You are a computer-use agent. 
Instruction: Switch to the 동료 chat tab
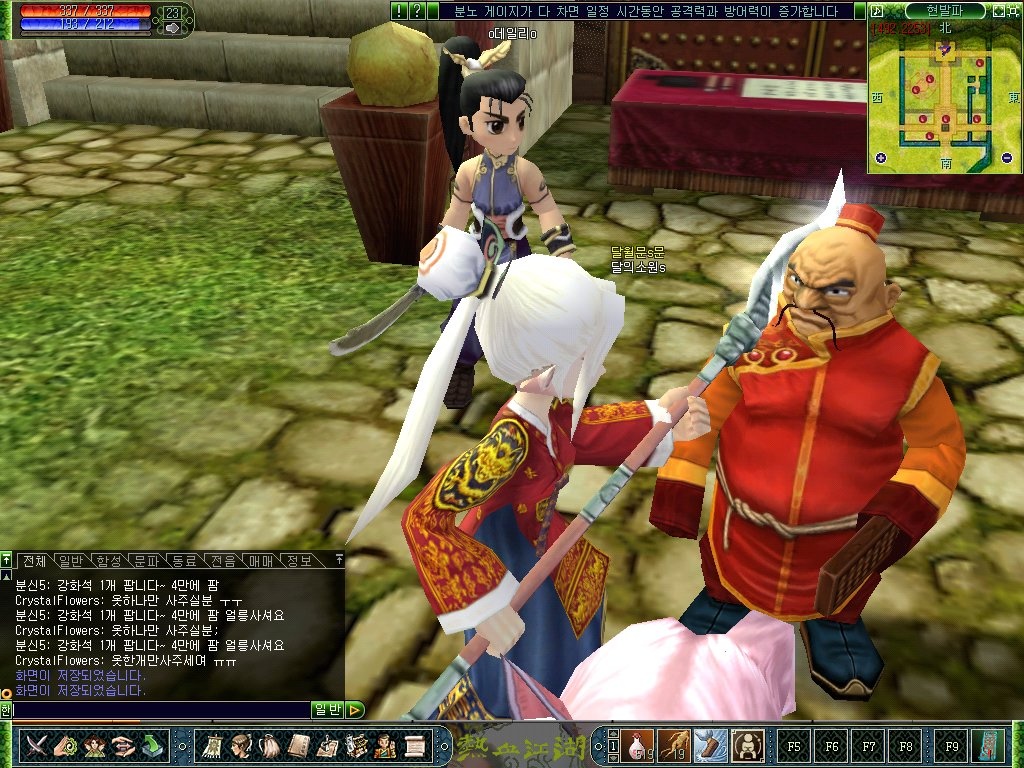(184, 560)
